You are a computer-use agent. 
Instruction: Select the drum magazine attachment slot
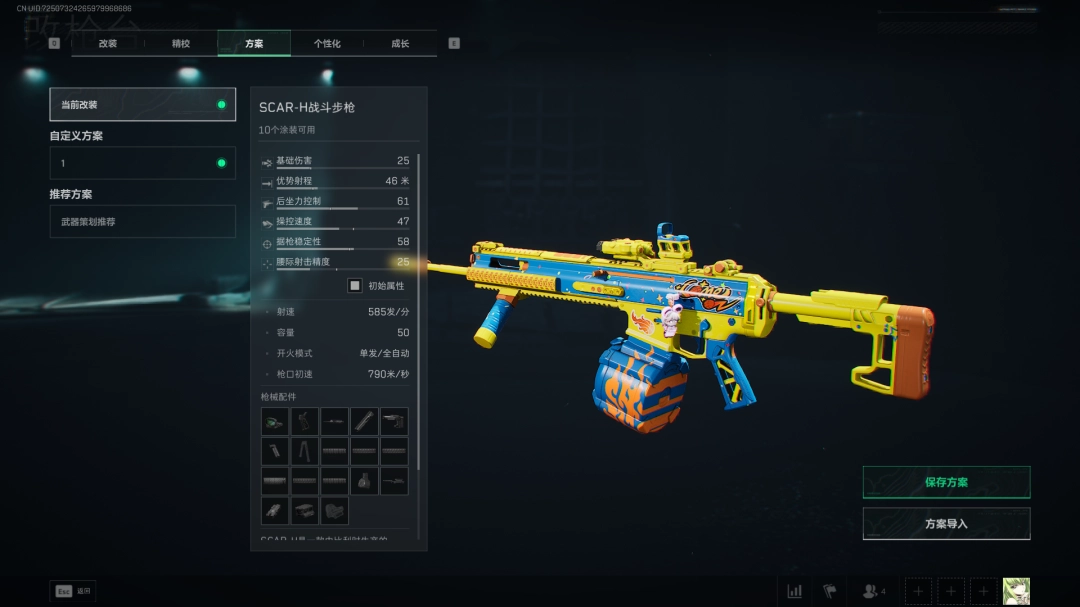[x=365, y=481]
